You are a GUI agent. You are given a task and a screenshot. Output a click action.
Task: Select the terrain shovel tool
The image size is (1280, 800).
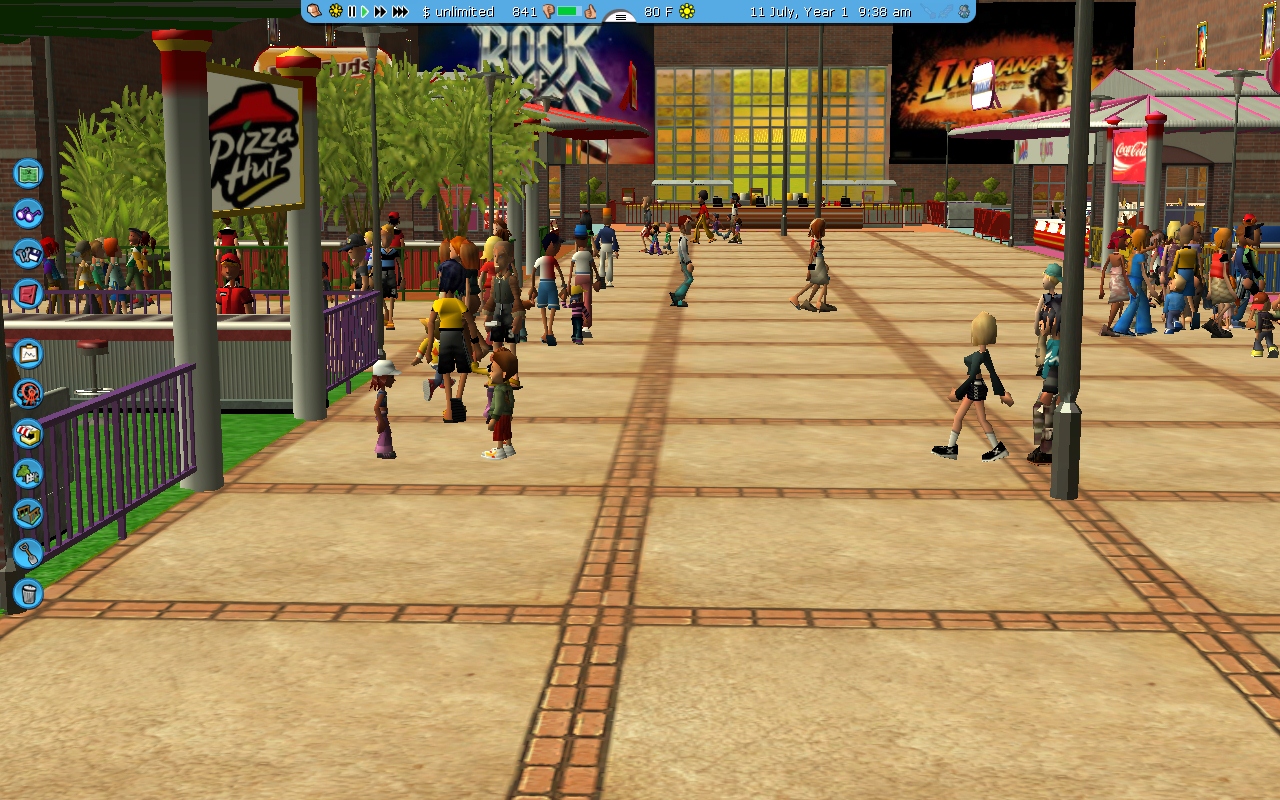(x=28, y=553)
